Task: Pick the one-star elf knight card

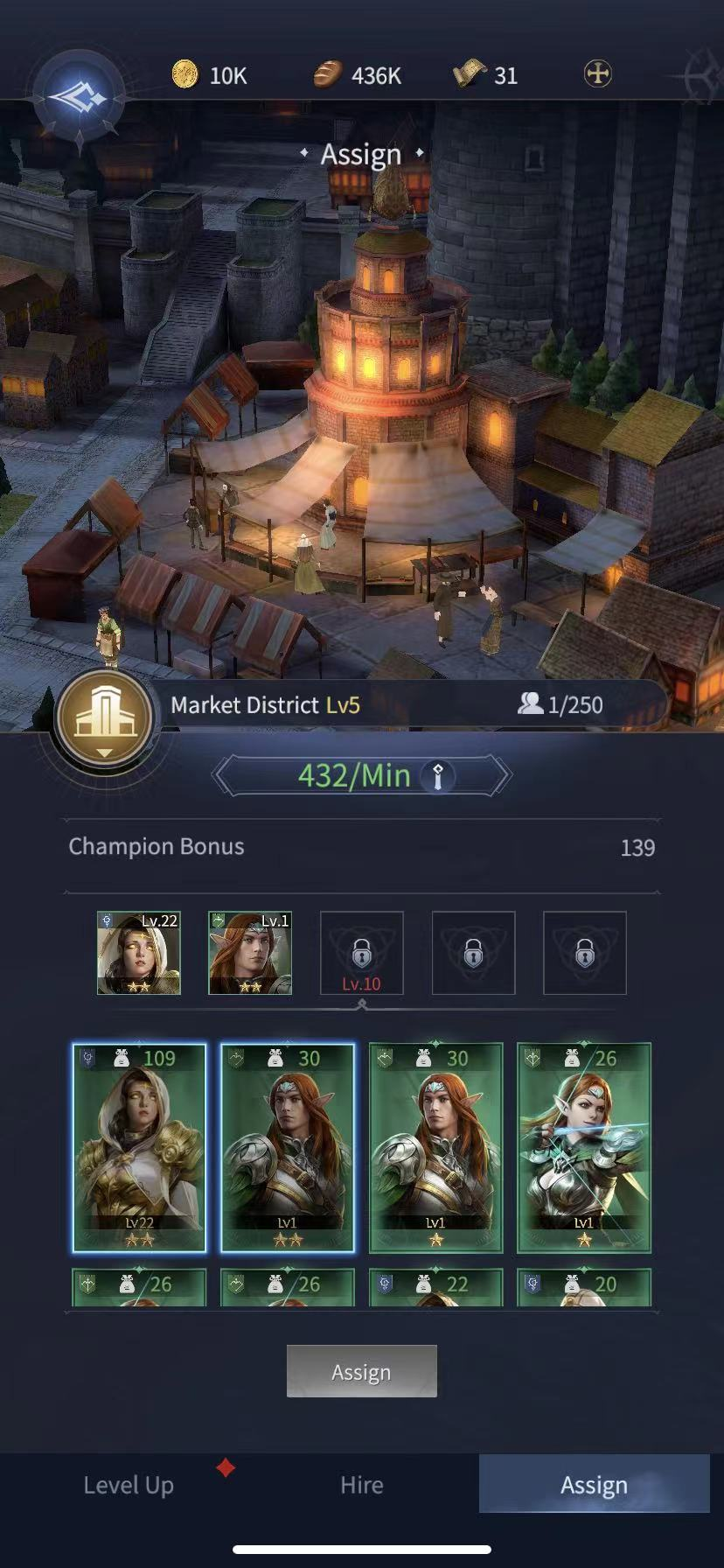Action: (x=435, y=1147)
